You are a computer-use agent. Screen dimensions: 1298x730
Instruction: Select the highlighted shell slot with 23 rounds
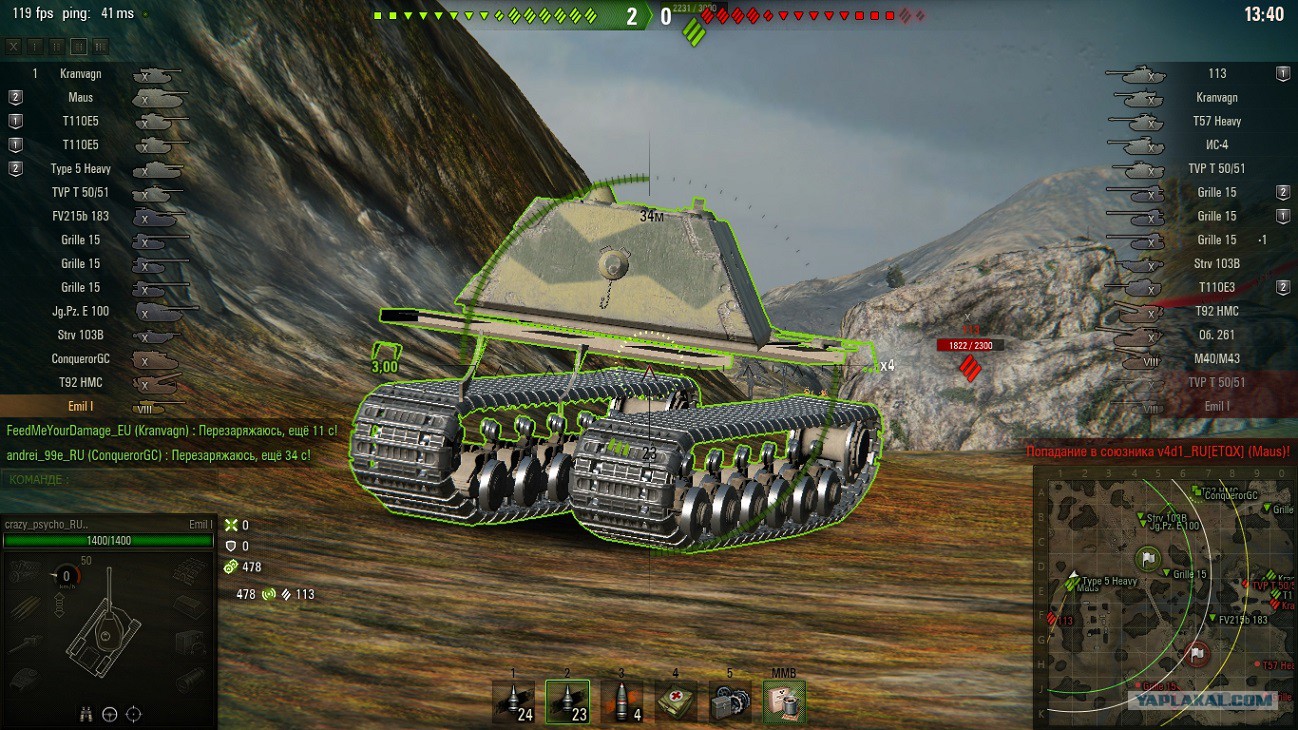click(567, 702)
